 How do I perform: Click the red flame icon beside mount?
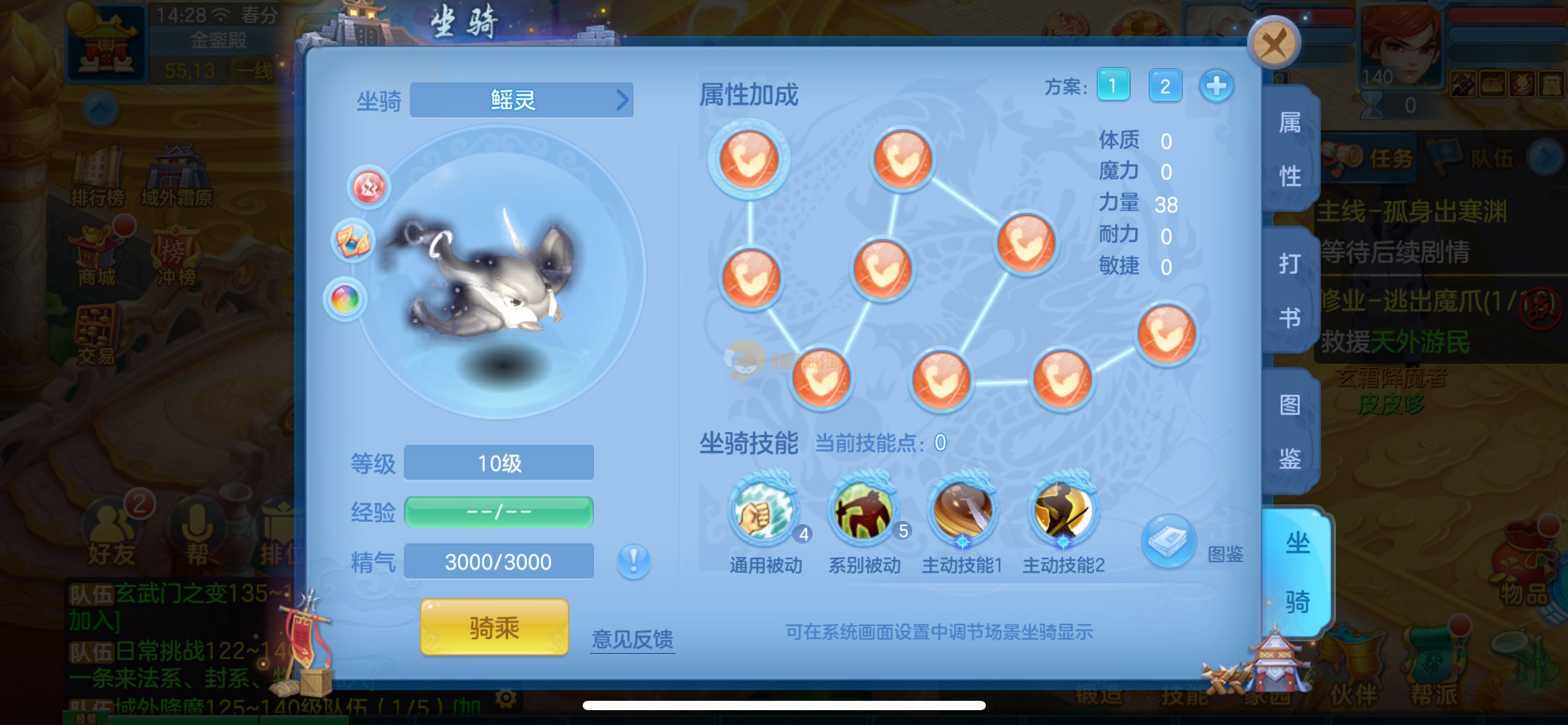pos(368,187)
